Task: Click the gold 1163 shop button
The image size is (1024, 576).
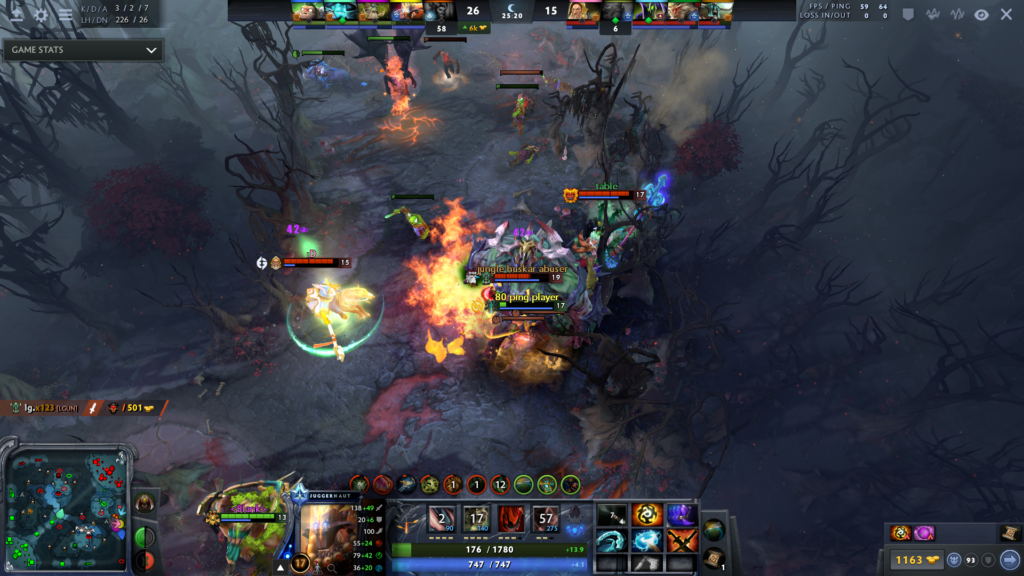Action: tap(909, 559)
